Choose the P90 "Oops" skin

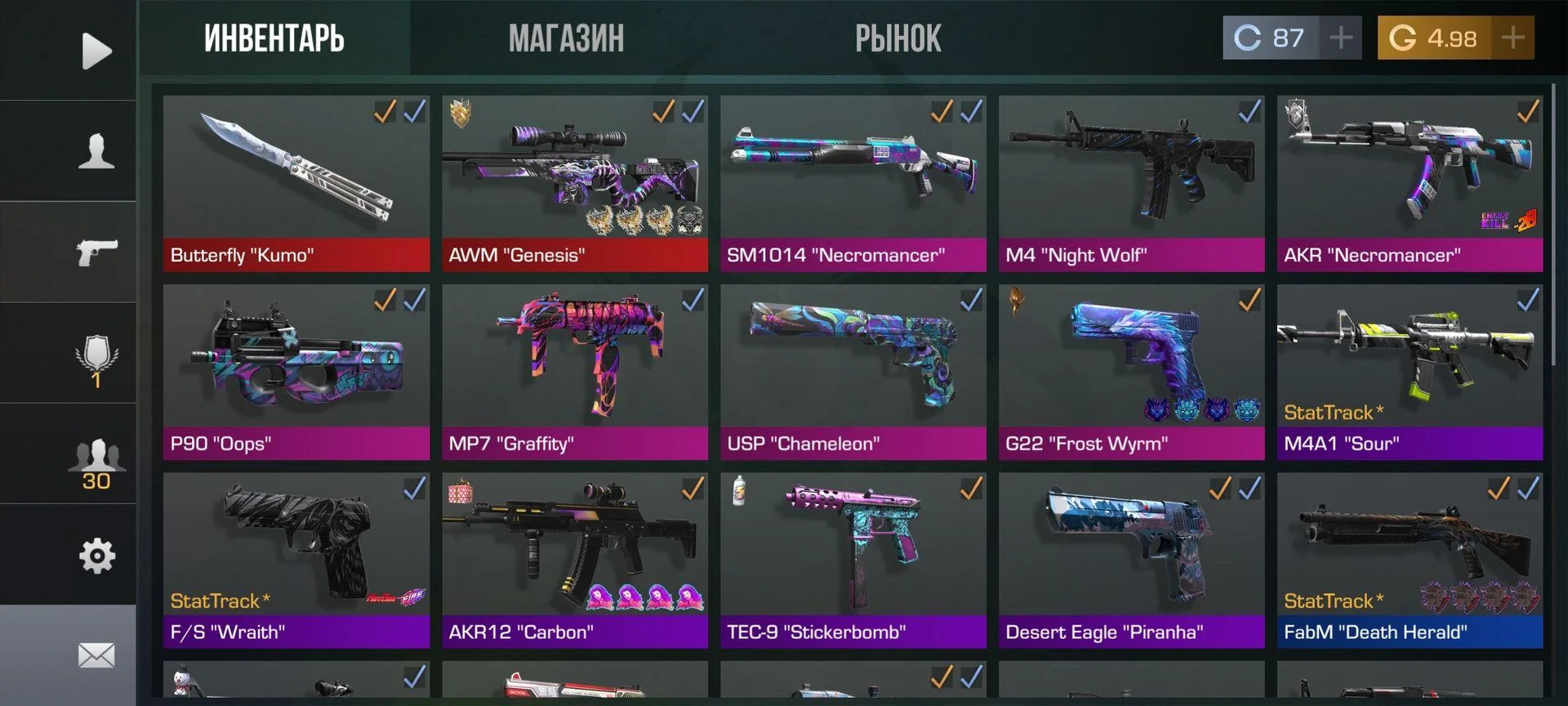296,372
